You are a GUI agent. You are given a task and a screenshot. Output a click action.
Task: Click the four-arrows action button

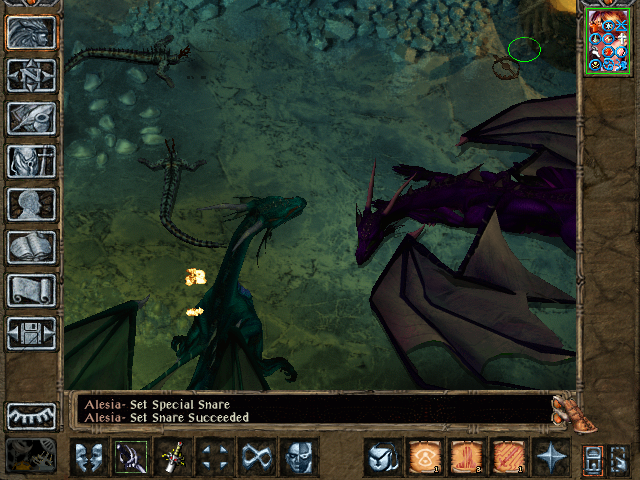tap(215, 458)
